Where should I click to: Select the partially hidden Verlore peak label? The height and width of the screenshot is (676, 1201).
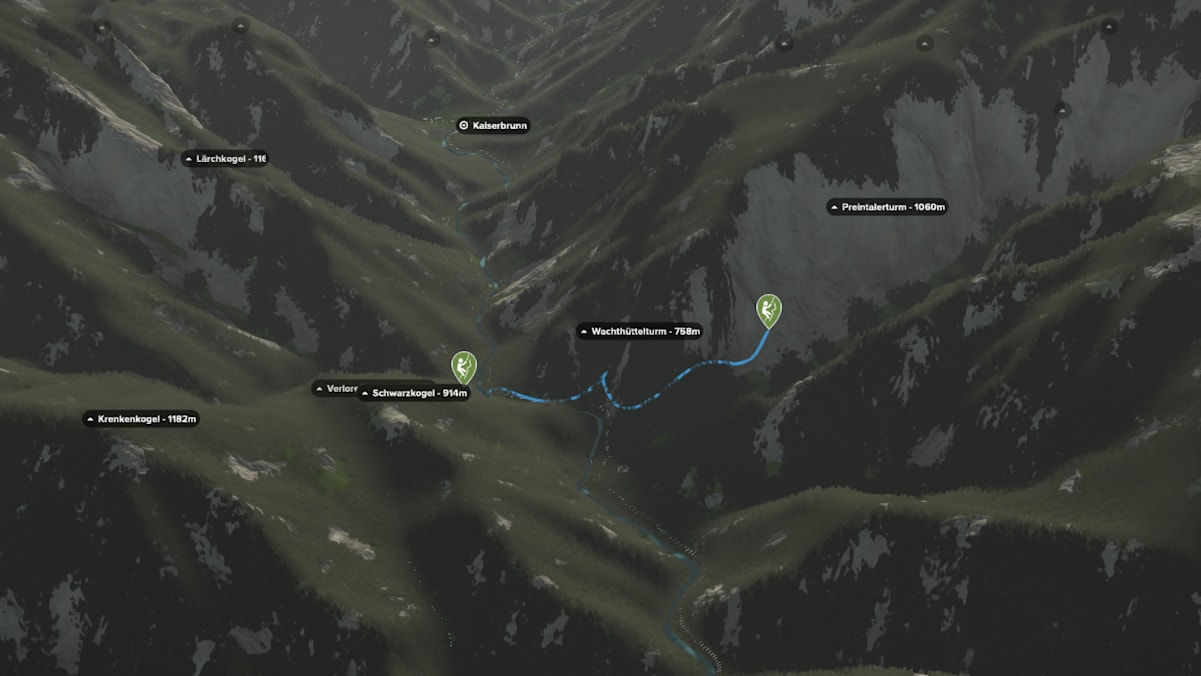336,388
